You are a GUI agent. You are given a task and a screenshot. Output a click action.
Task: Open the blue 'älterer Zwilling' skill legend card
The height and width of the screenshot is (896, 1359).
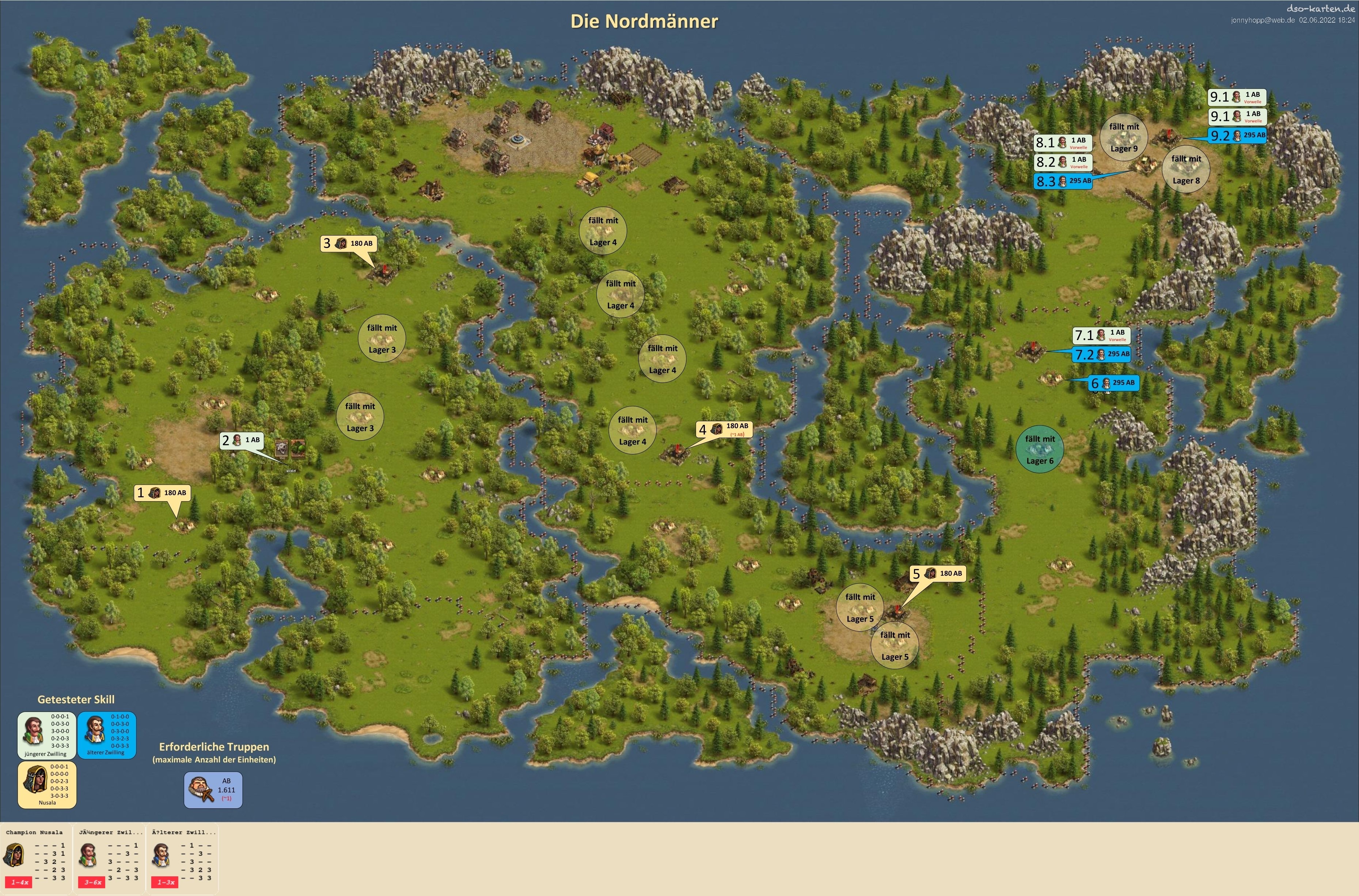click(106, 735)
